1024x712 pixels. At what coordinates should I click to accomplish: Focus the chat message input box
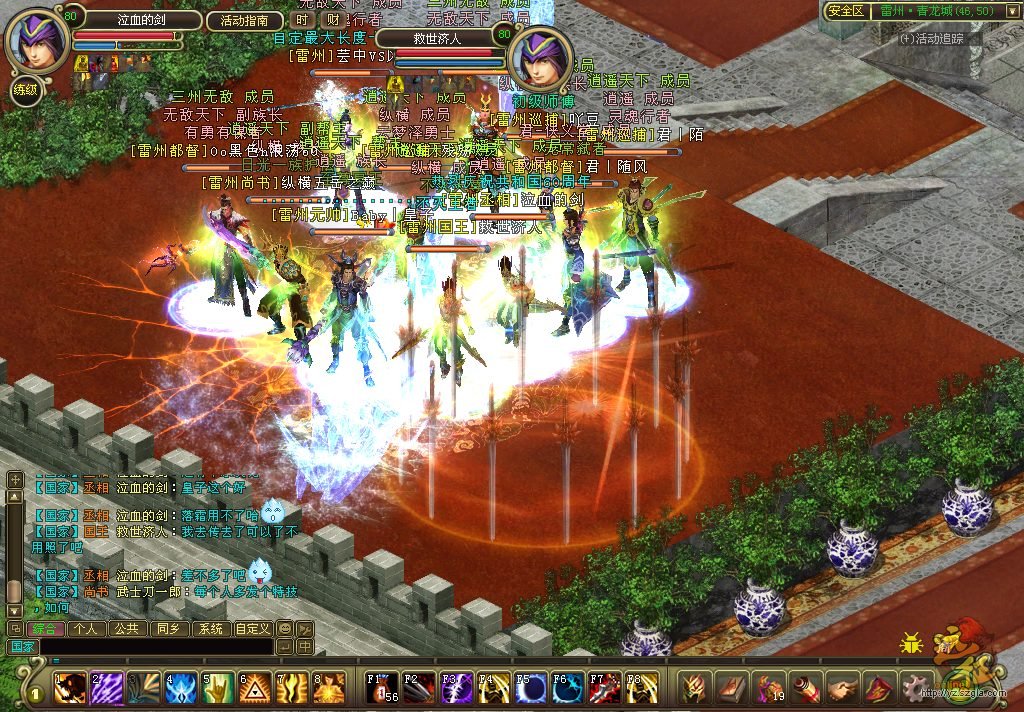(155, 647)
